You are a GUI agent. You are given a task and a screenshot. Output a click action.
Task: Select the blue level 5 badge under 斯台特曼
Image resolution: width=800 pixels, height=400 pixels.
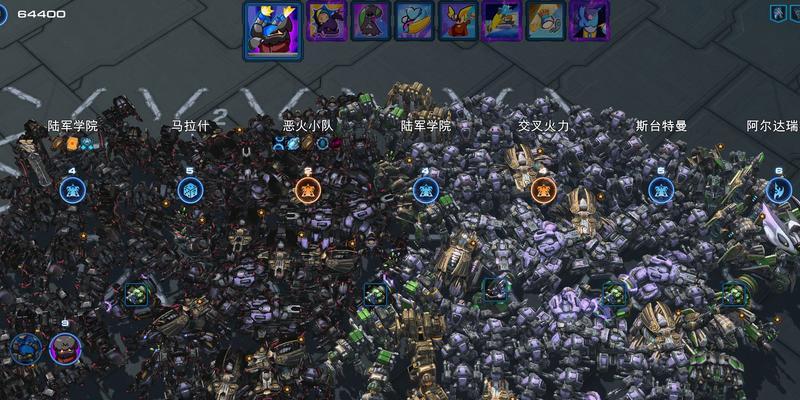click(x=661, y=190)
